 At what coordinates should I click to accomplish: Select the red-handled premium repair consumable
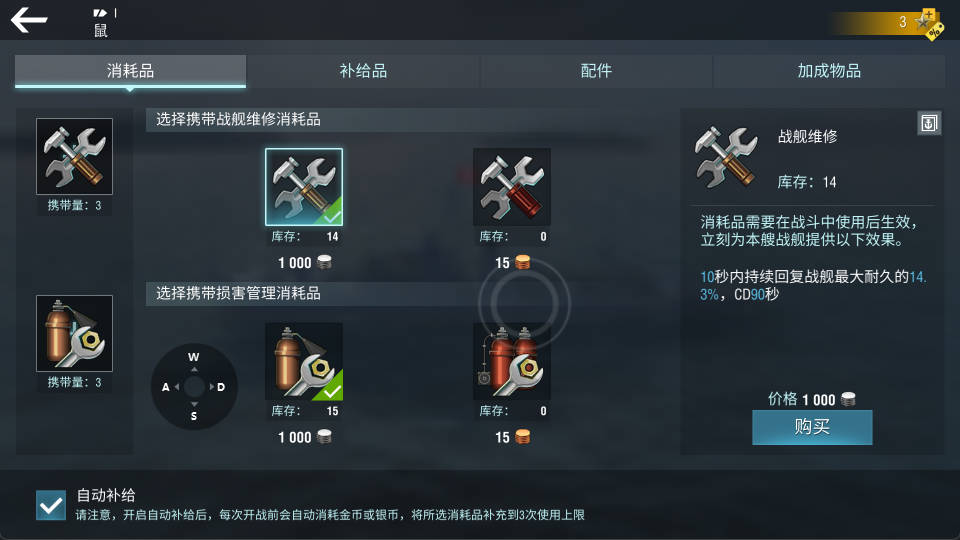[x=512, y=187]
